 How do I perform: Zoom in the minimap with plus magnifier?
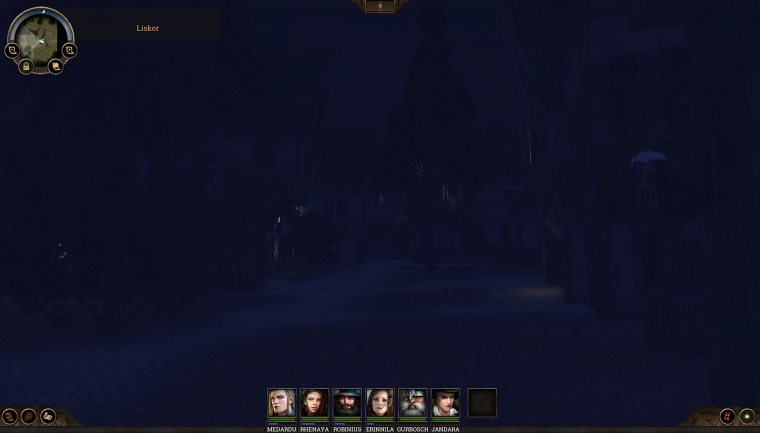coord(69,50)
